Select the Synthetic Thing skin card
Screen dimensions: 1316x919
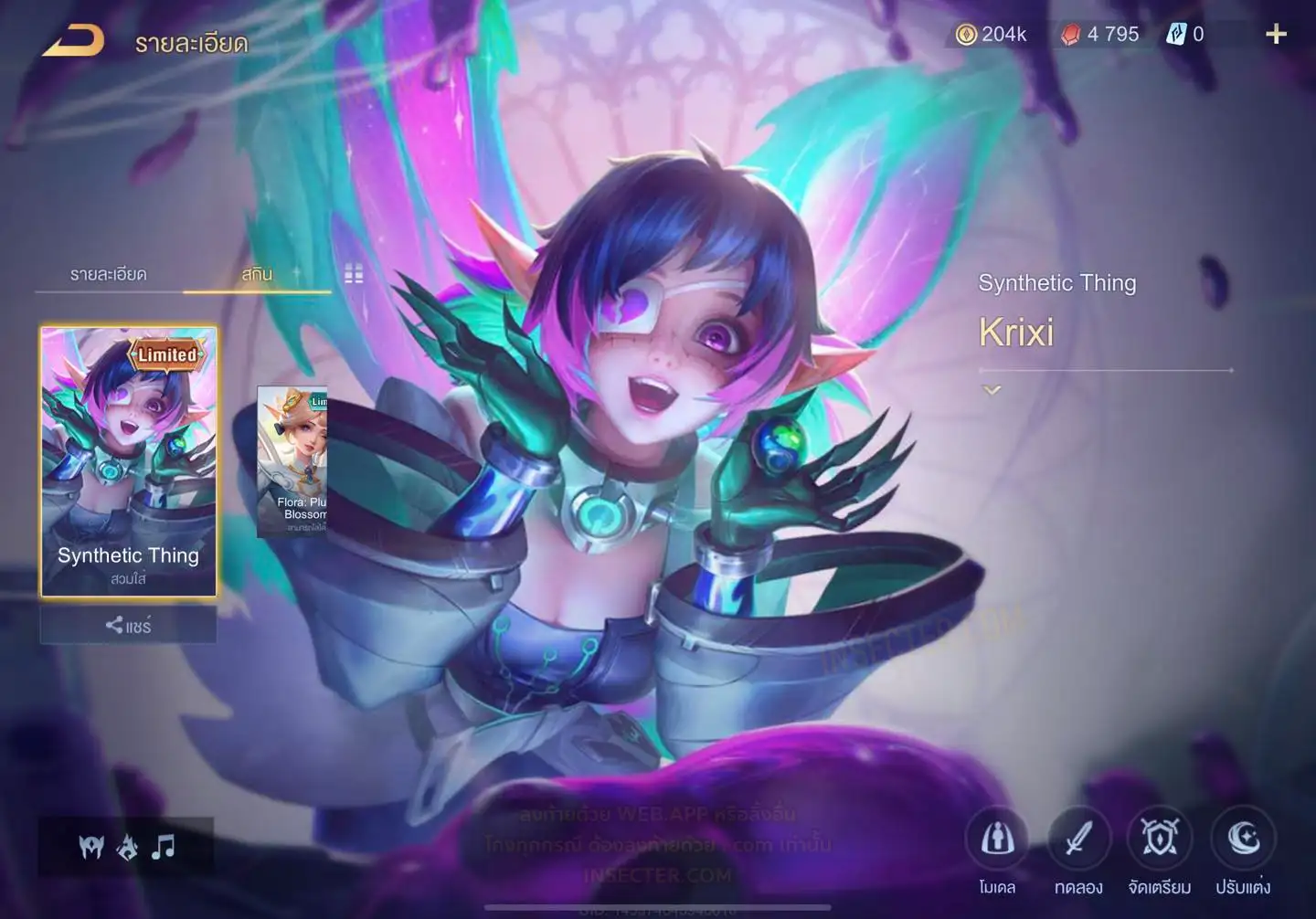pyautogui.click(x=129, y=461)
